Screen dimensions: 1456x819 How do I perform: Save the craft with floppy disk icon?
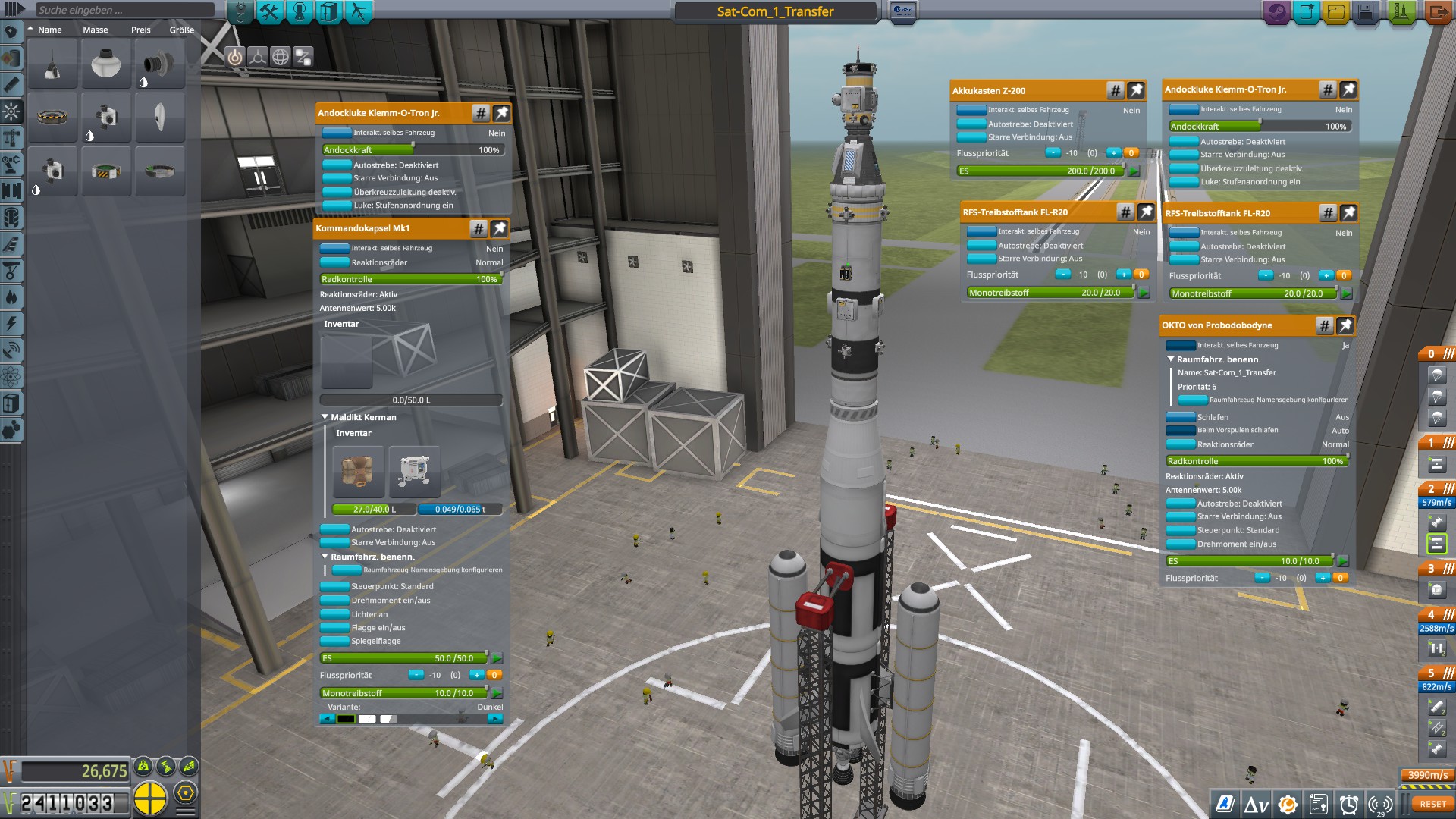1366,12
